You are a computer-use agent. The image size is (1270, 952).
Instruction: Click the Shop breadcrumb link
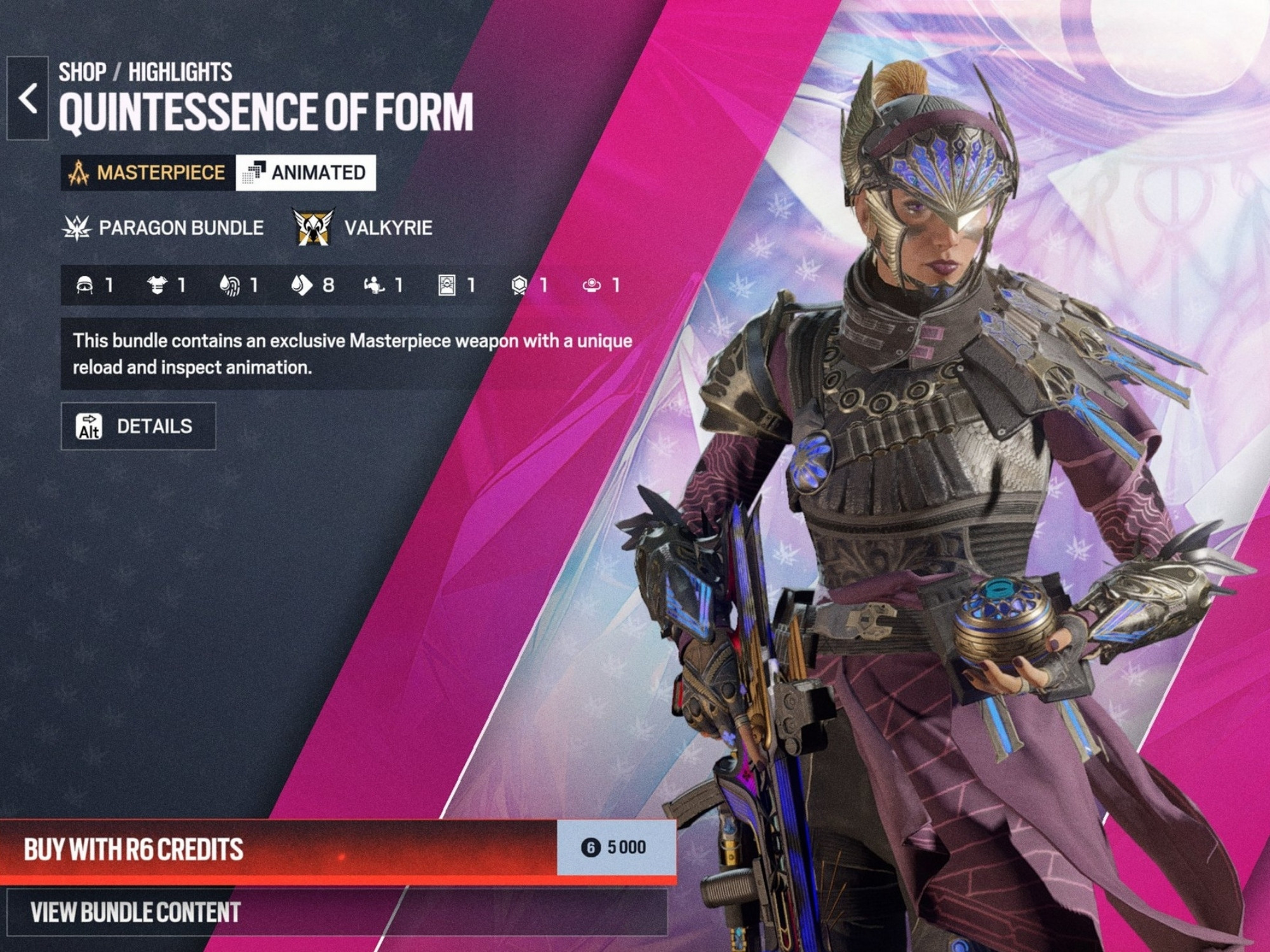[x=82, y=72]
